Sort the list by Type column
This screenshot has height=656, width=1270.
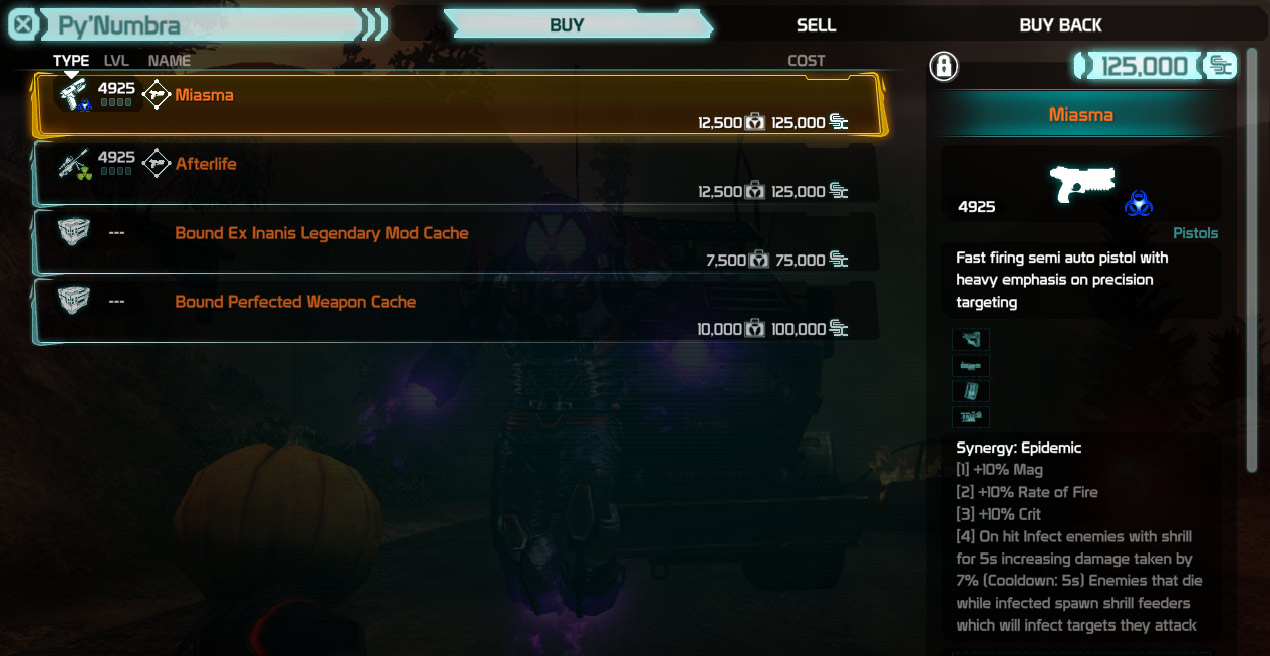pyautogui.click(x=70, y=61)
